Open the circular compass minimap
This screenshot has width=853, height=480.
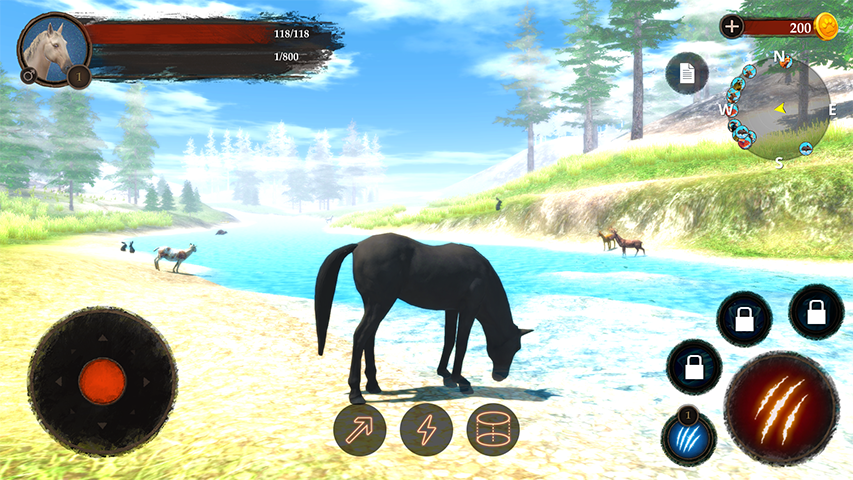[x=779, y=108]
